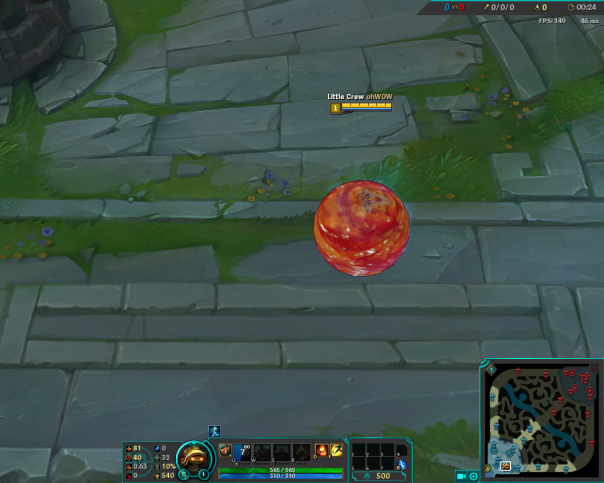Cast the Ignite summoner spell

tap(321, 451)
